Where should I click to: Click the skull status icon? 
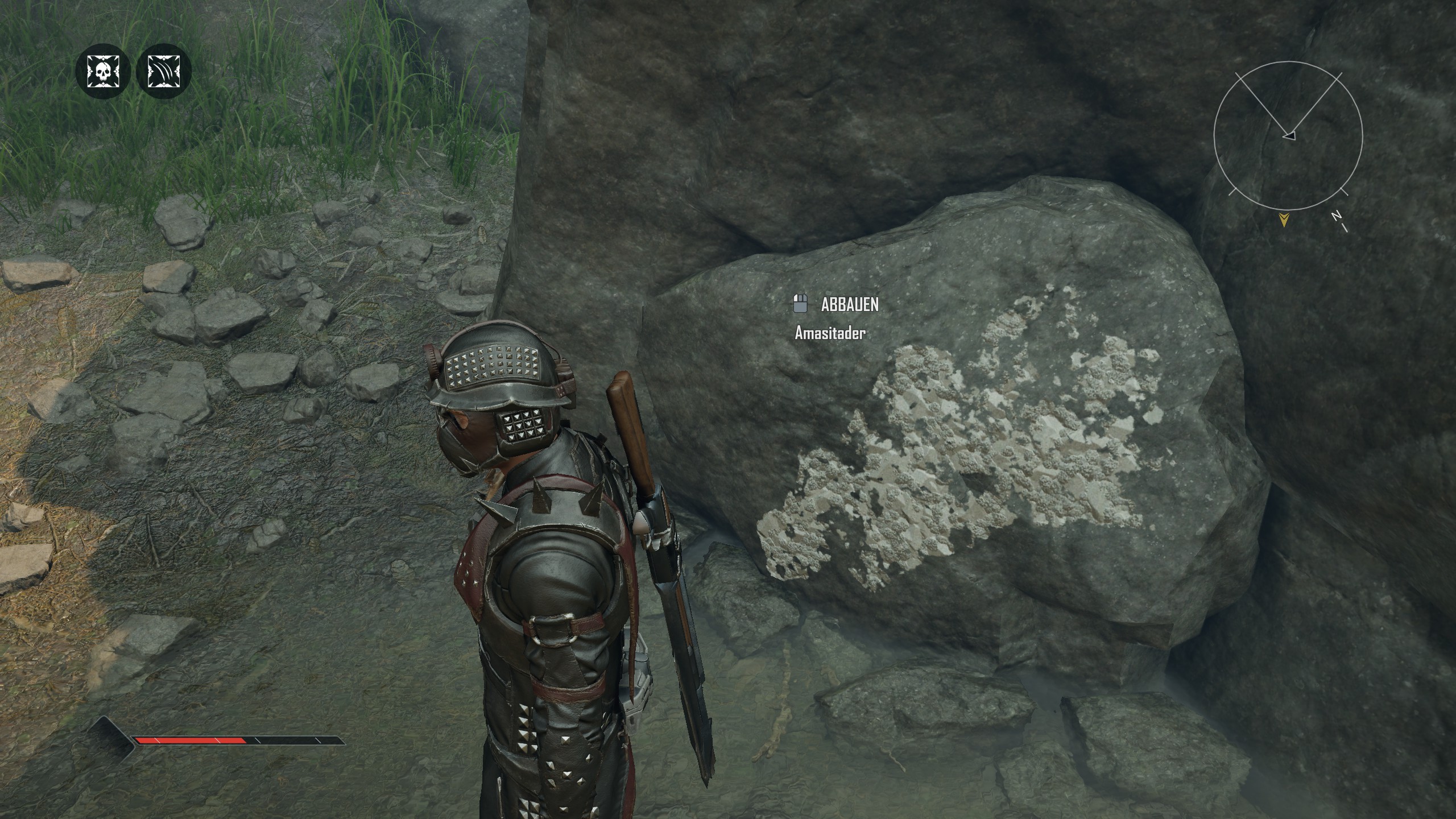click(103, 72)
